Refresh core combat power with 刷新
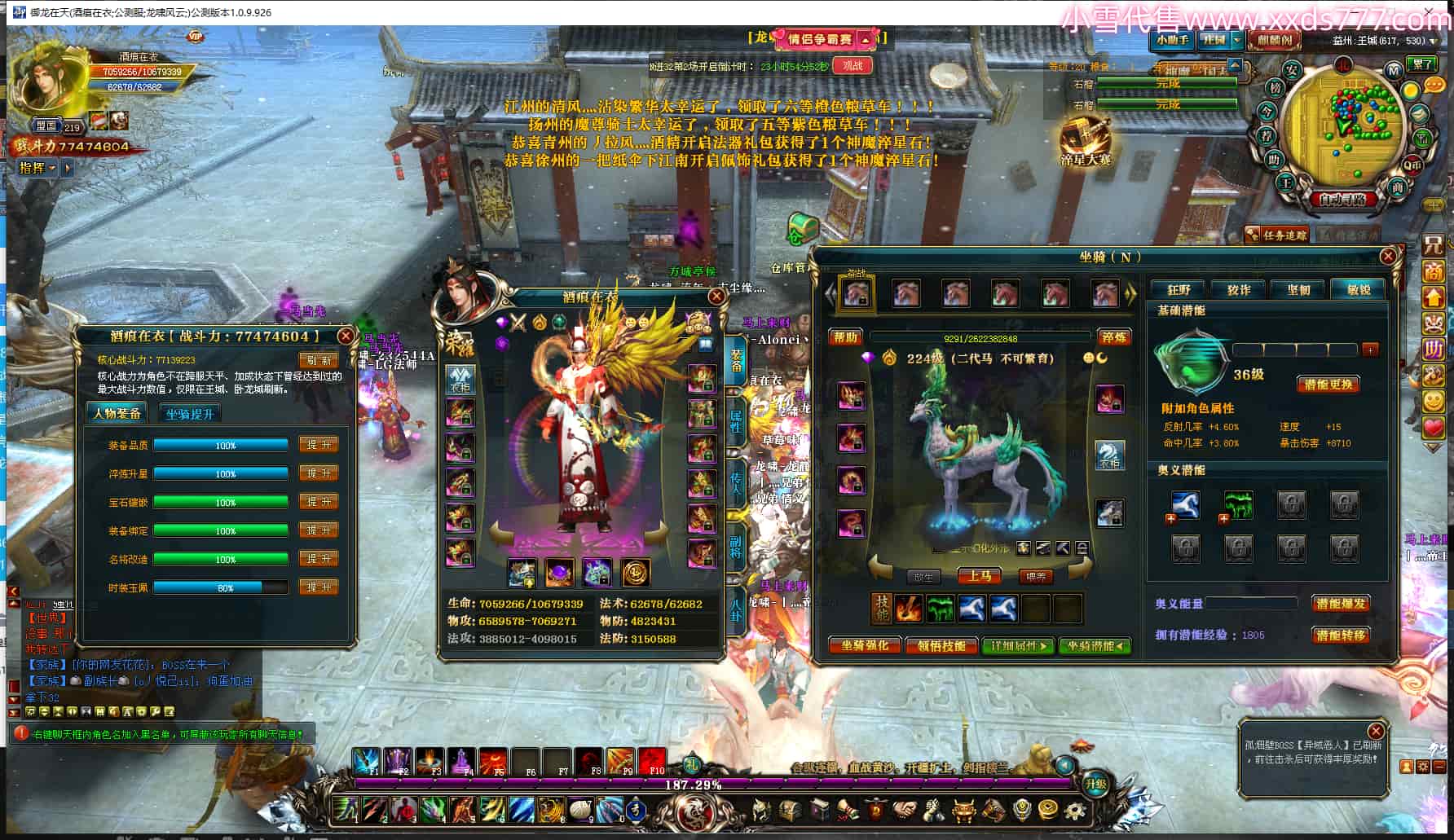Viewport: 1454px width, 840px height. (x=319, y=360)
